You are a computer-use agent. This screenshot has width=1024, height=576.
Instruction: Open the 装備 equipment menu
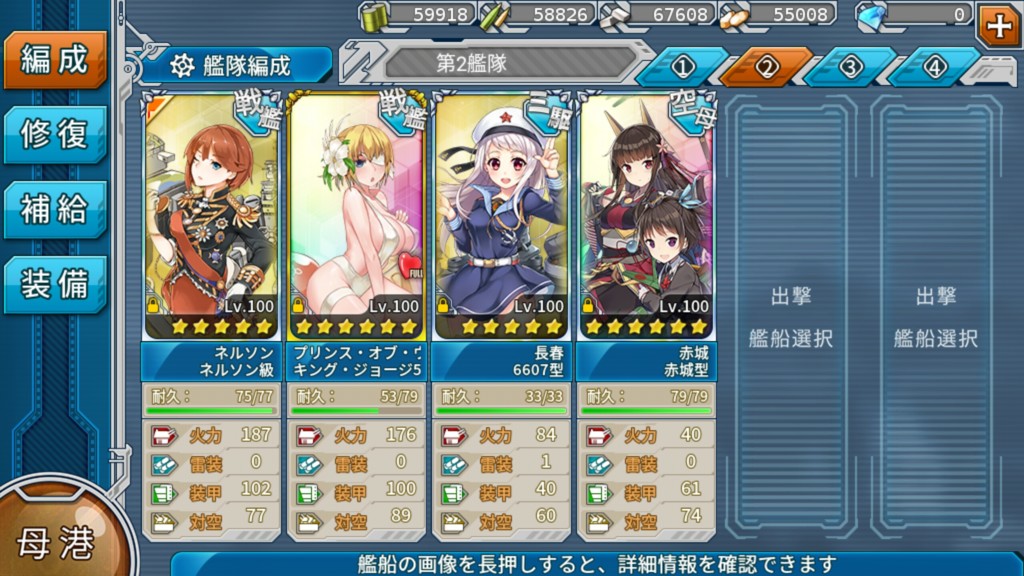[54, 284]
